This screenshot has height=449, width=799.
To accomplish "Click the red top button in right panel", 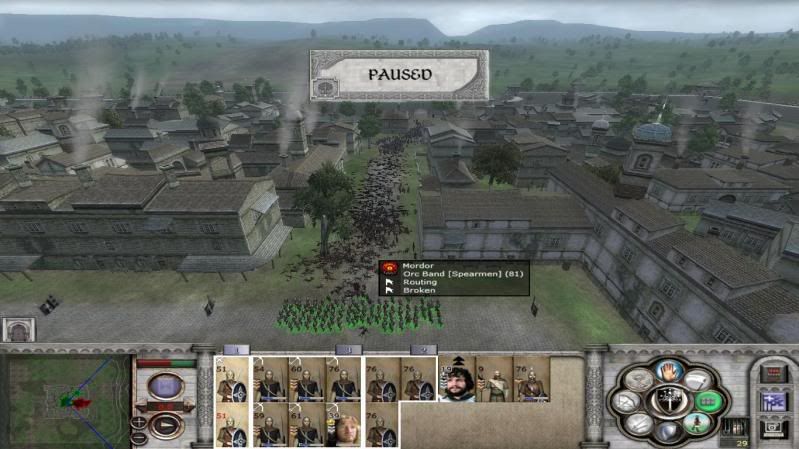I will [775, 373].
